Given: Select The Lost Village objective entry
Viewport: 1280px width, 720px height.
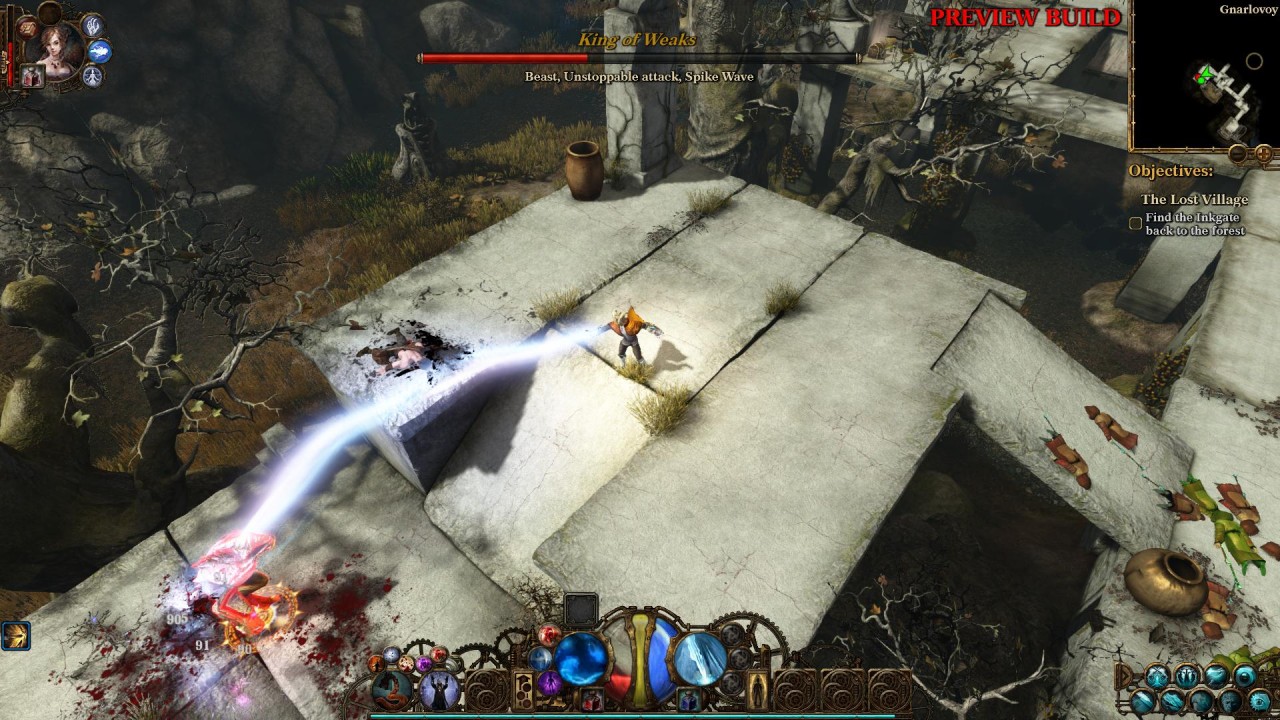Looking at the screenshot, I should [x=1194, y=199].
